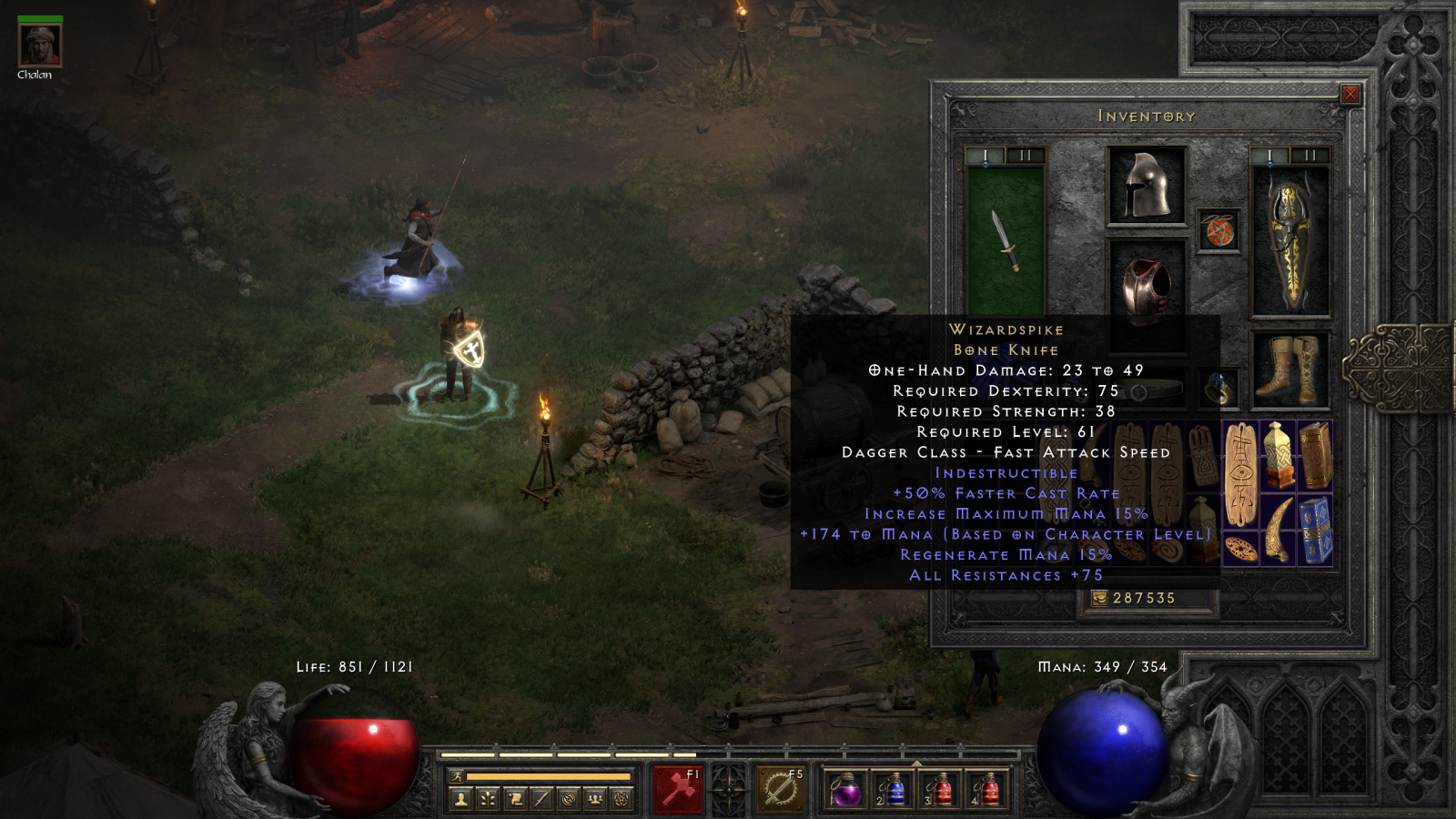This screenshot has width=1456, height=819.
Task: Use the purple rejuvenation potion in belt
Action: coord(845,789)
